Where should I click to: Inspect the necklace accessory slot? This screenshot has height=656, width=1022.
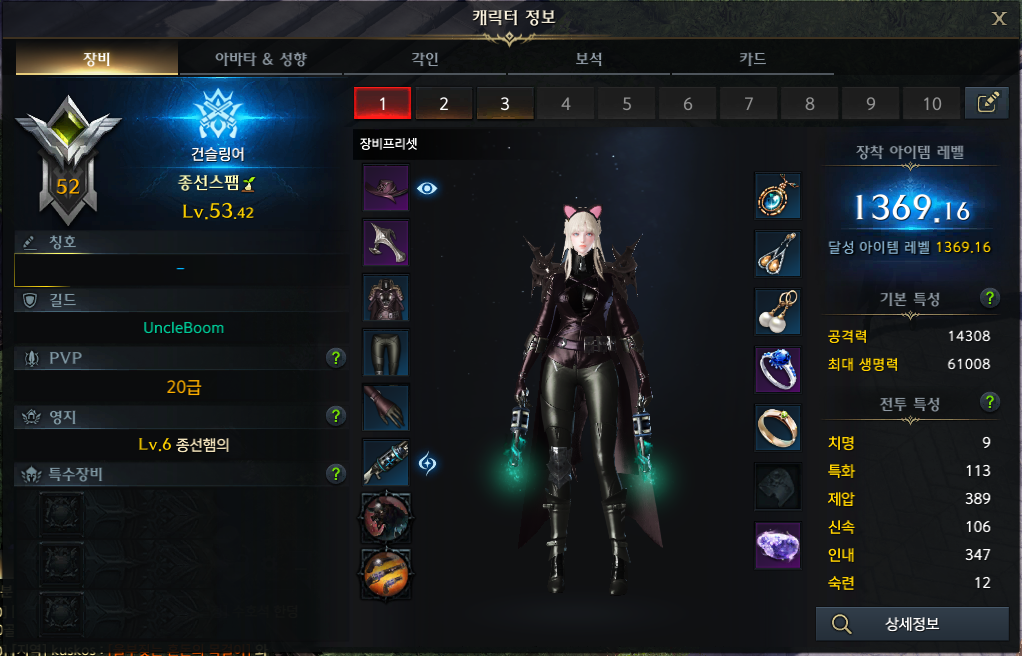tap(777, 195)
